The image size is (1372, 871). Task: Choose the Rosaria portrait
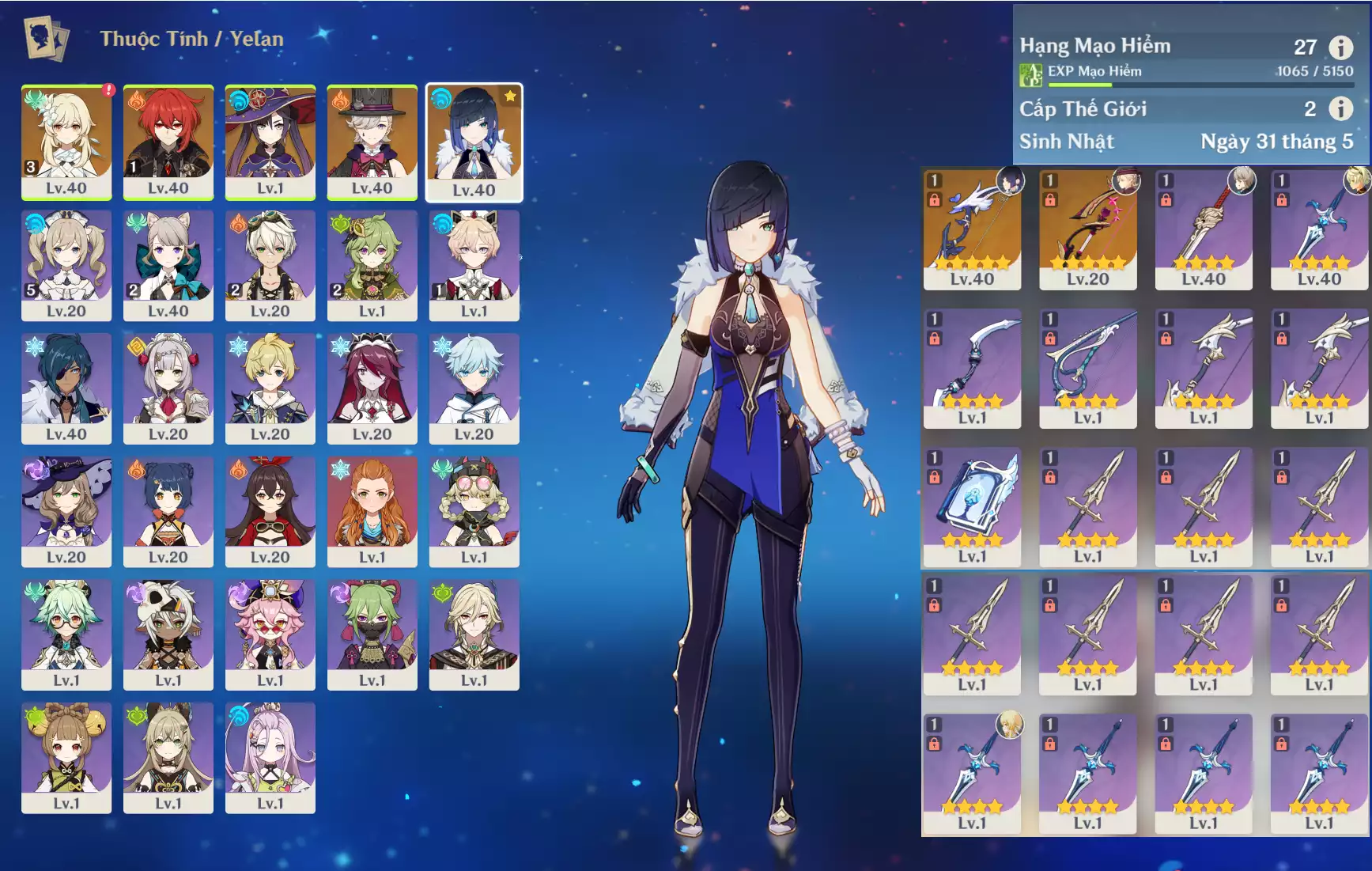pos(372,388)
